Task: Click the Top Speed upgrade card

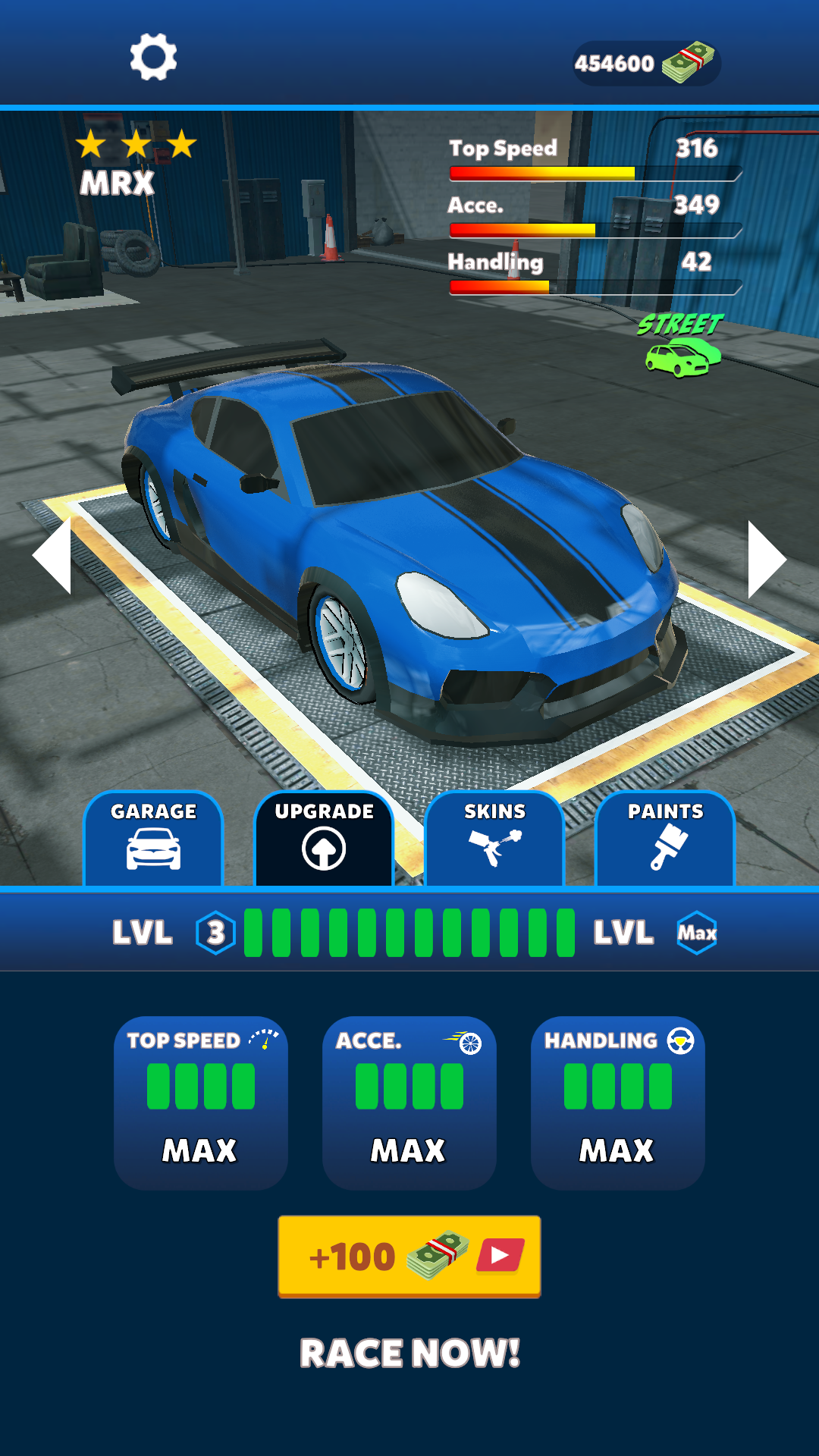Action: (x=201, y=1102)
